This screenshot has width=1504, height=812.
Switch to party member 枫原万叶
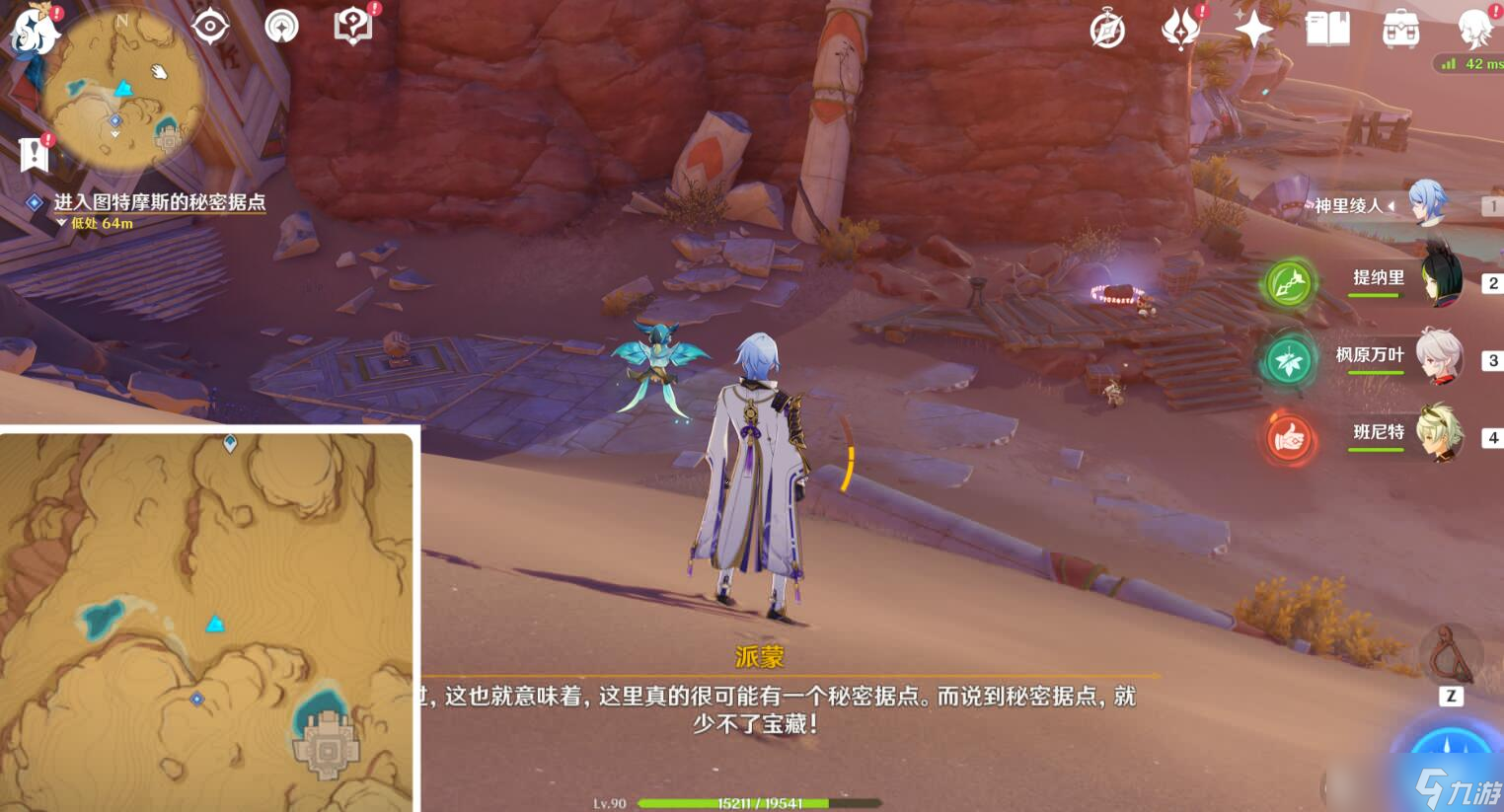[1440, 357]
